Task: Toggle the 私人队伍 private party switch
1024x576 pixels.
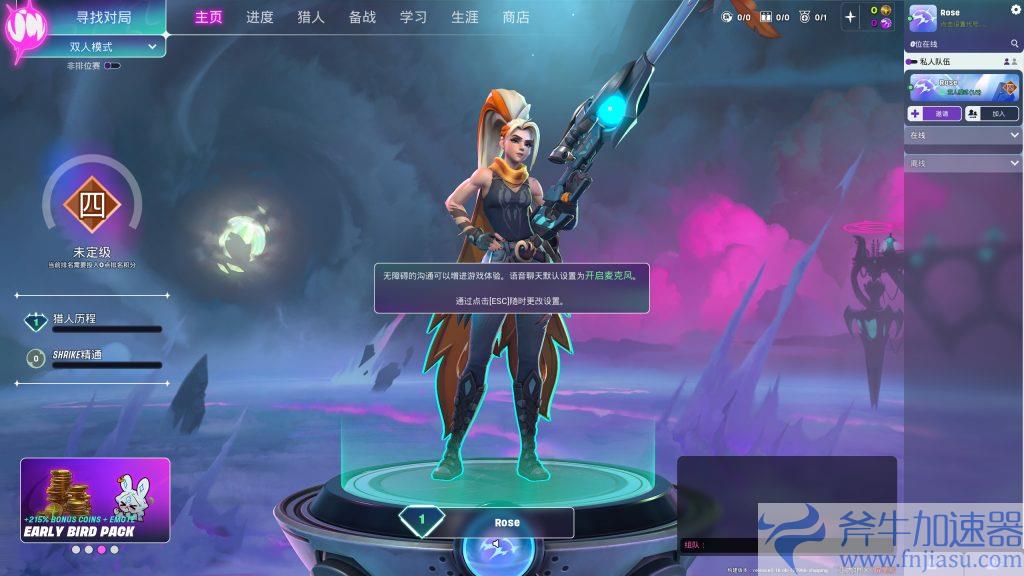Action: coord(912,61)
